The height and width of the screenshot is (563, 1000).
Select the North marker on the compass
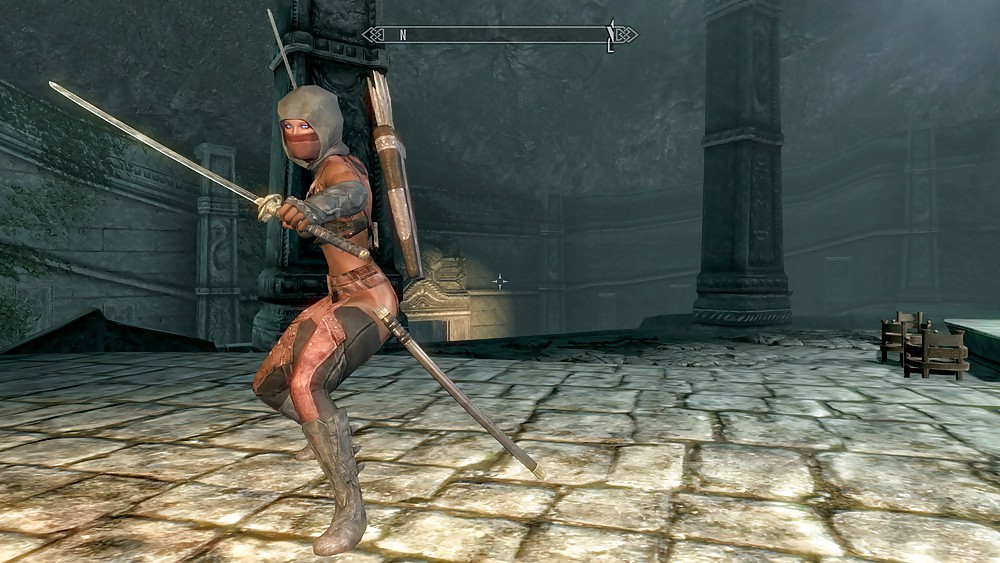pos(403,35)
